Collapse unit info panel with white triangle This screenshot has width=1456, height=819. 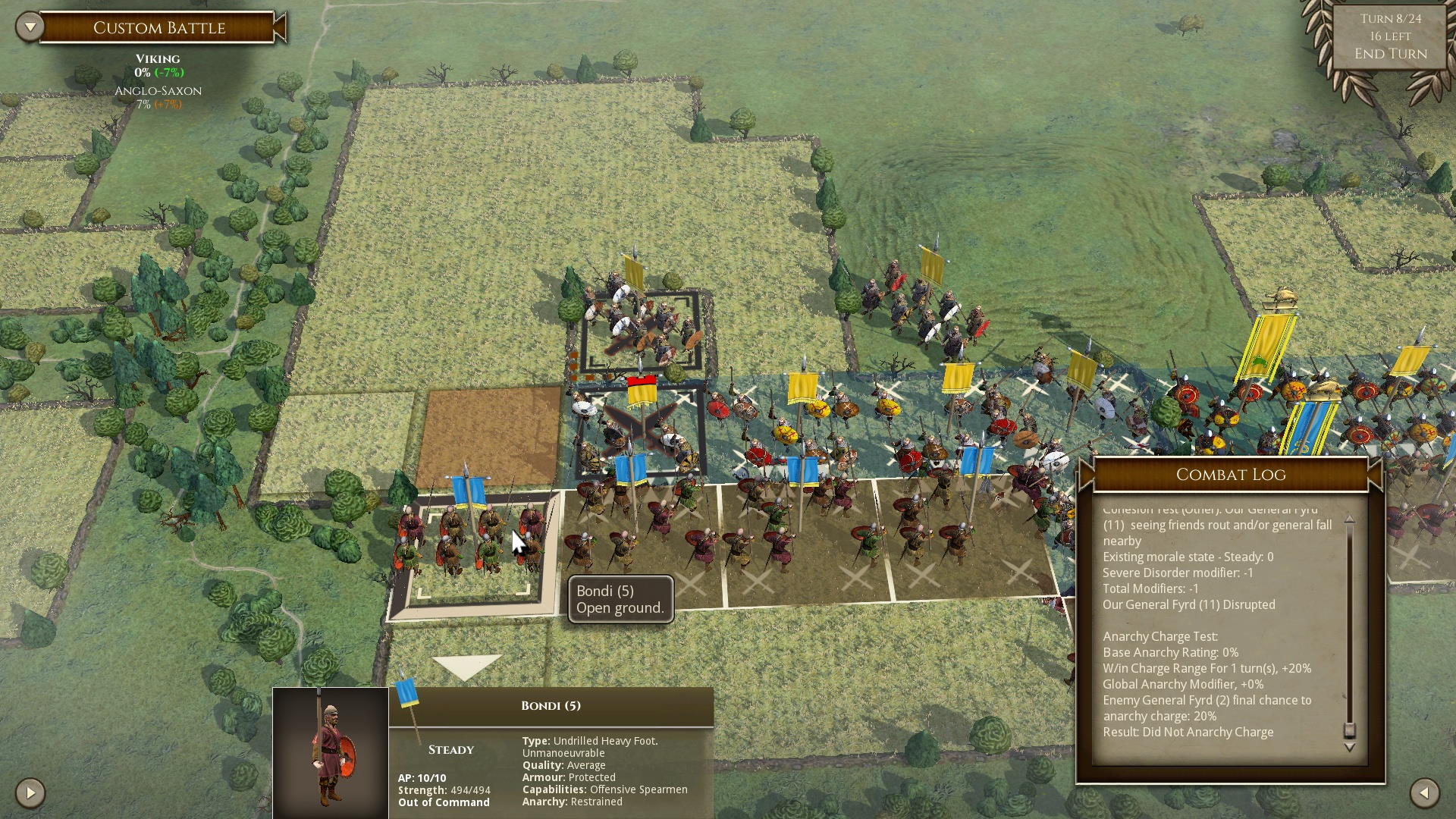[466, 666]
